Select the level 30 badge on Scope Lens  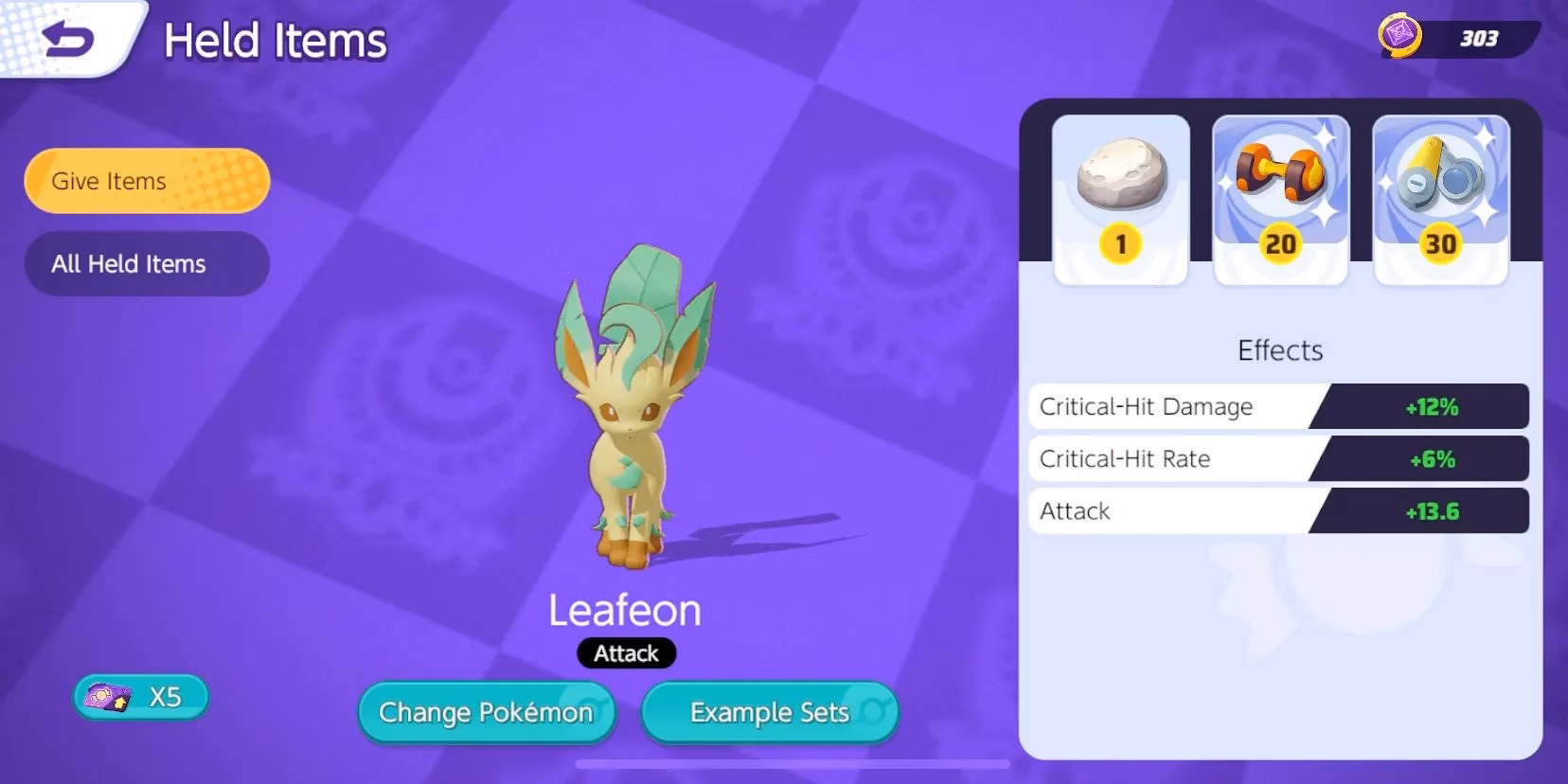[x=1440, y=244]
